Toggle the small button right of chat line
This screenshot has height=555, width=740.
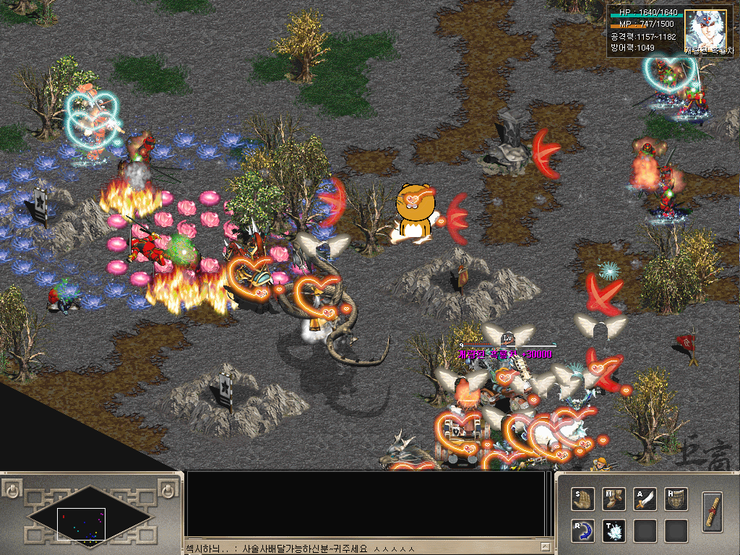pyautogui.click(x=546, y=548)
